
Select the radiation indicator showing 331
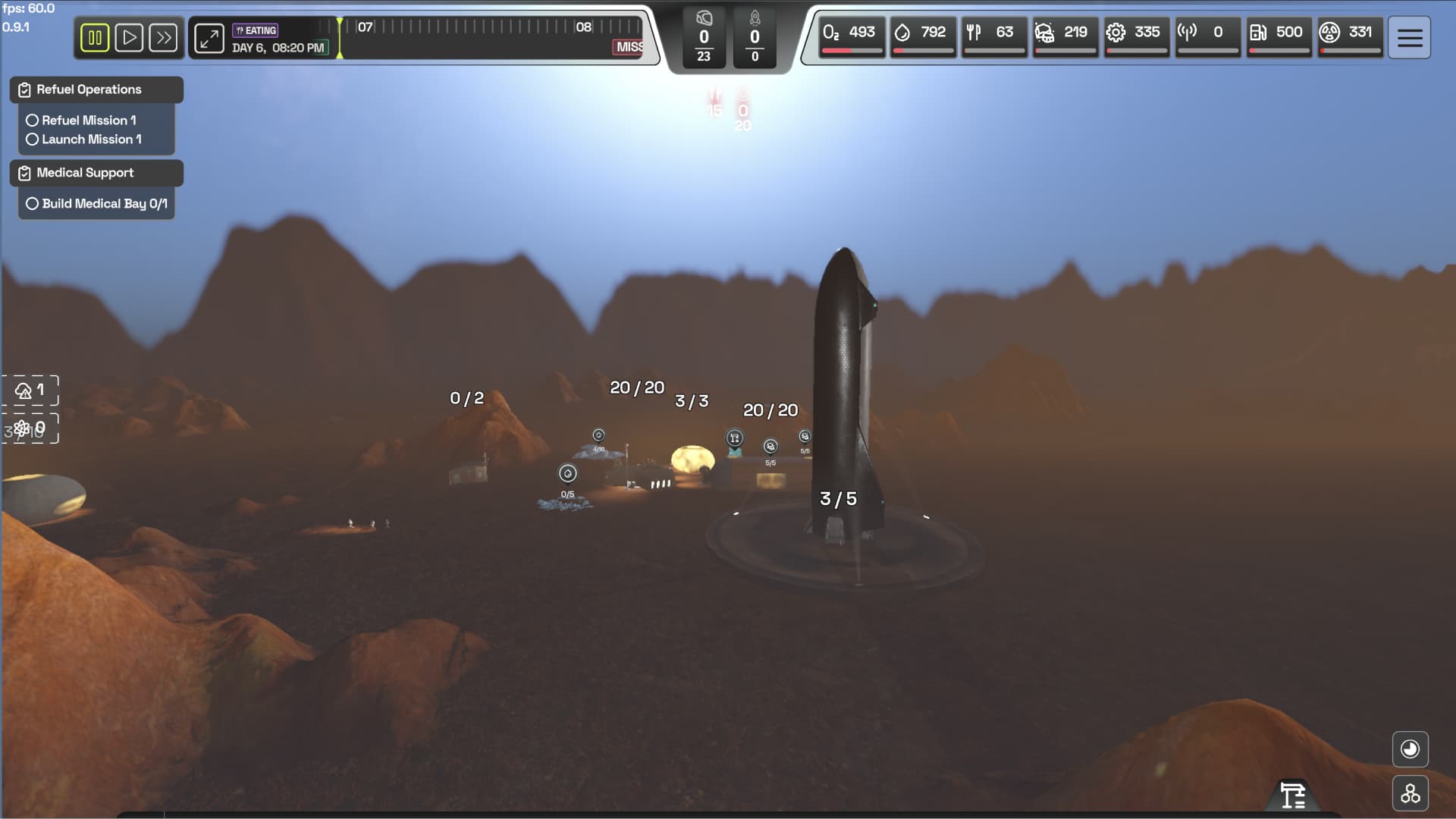[x=1350, y=34]
